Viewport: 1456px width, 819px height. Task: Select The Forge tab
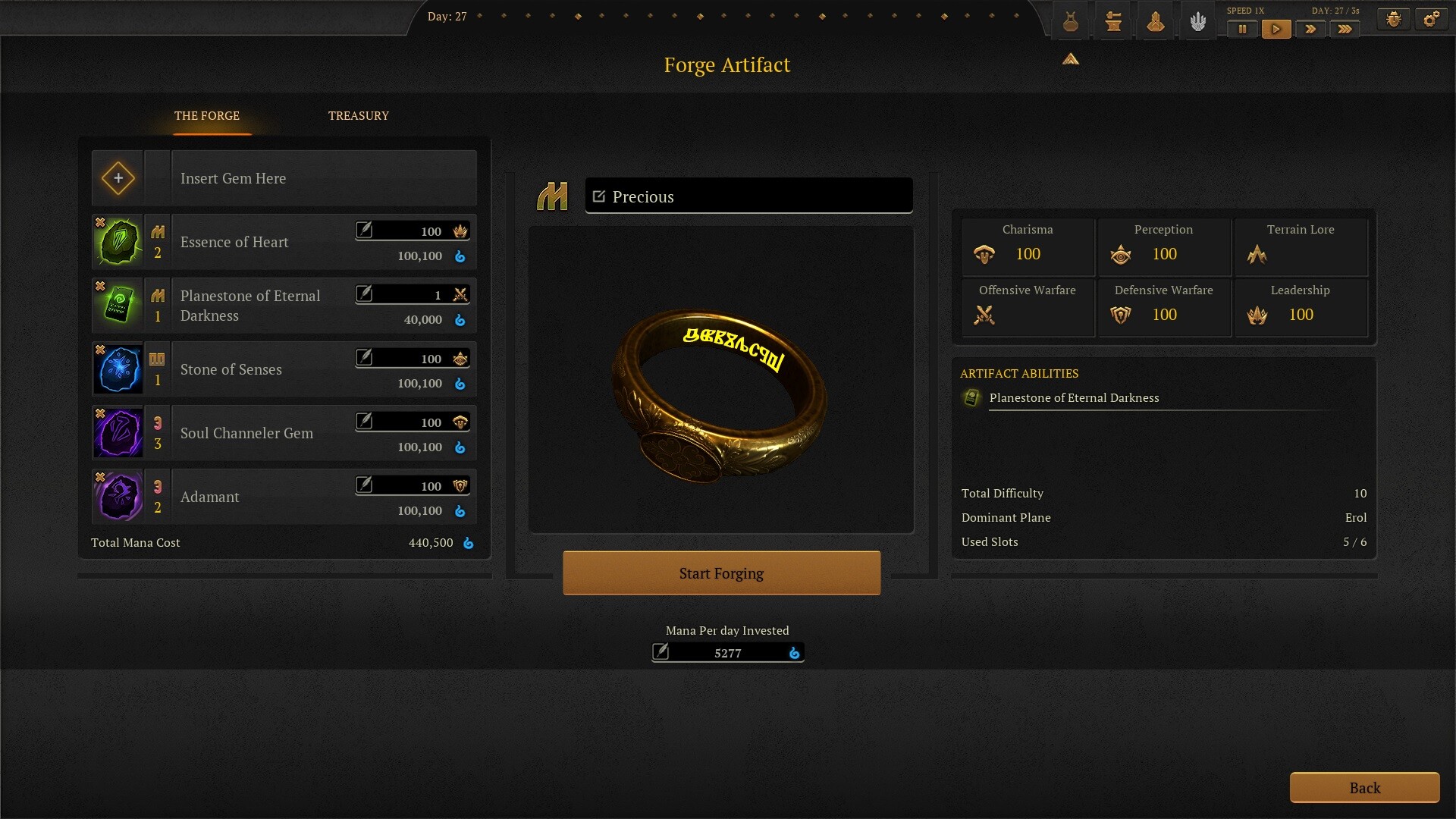tap(208, 115)
